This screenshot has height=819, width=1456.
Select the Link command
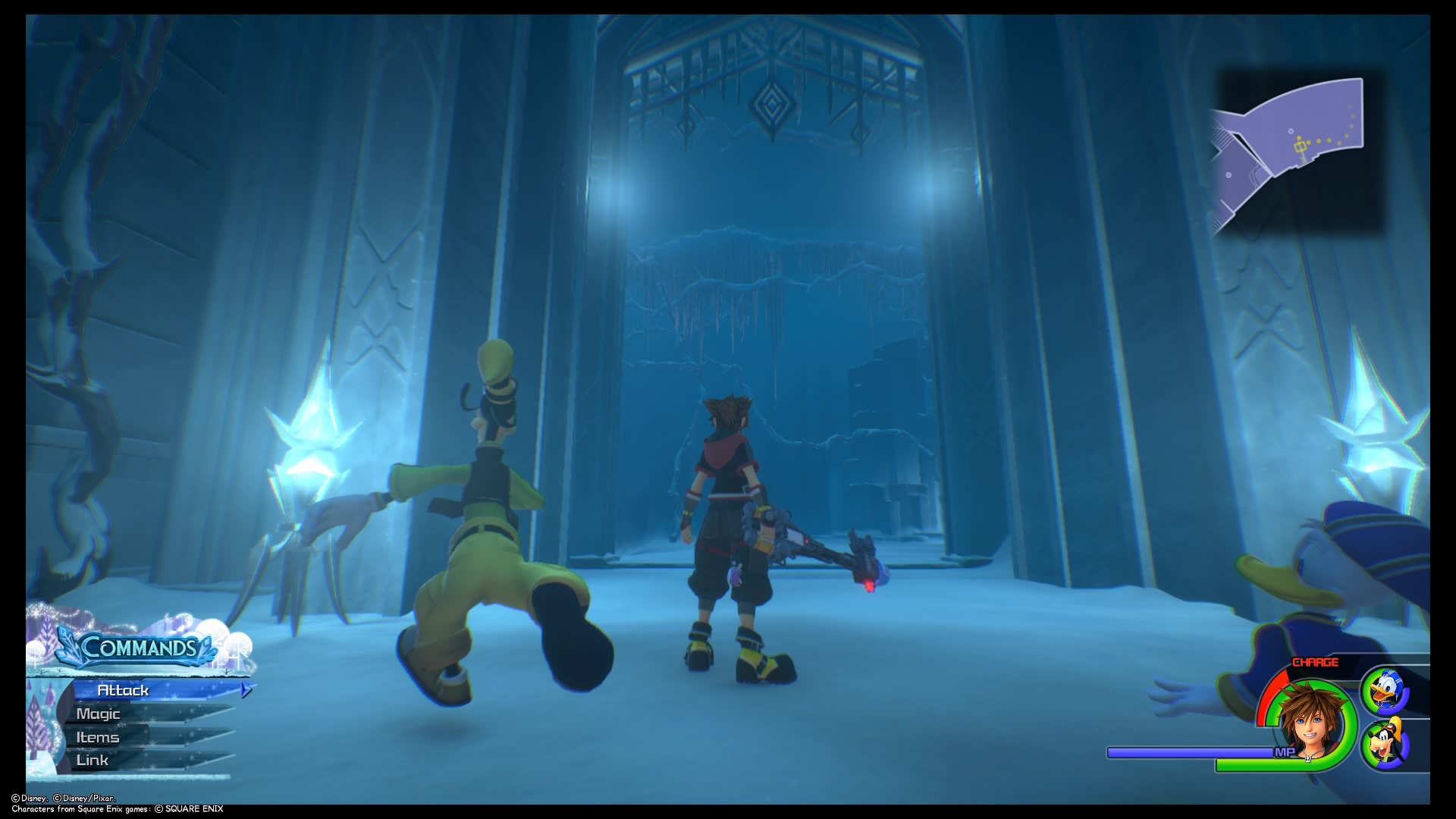tap(91, 760)
